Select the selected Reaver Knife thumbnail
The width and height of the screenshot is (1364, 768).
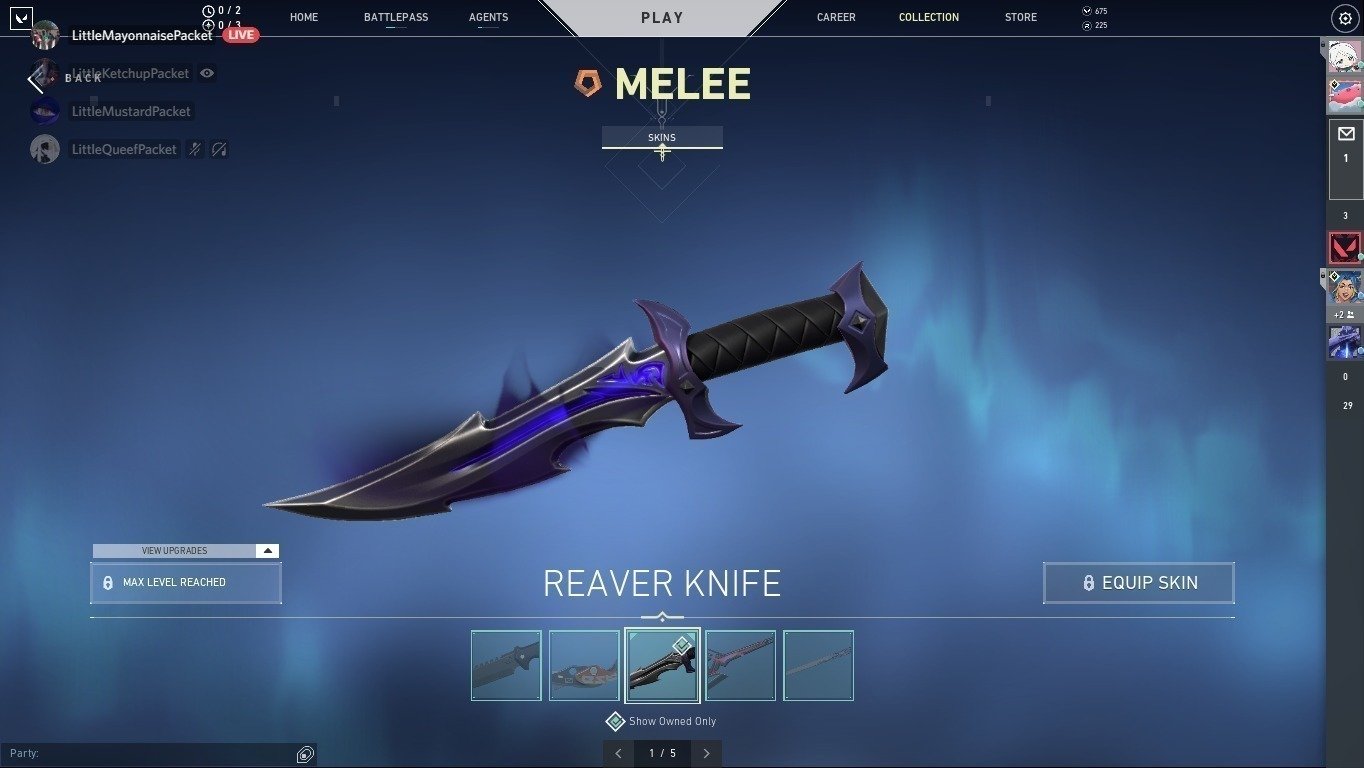pyautogui.click(x=662, y=664)
